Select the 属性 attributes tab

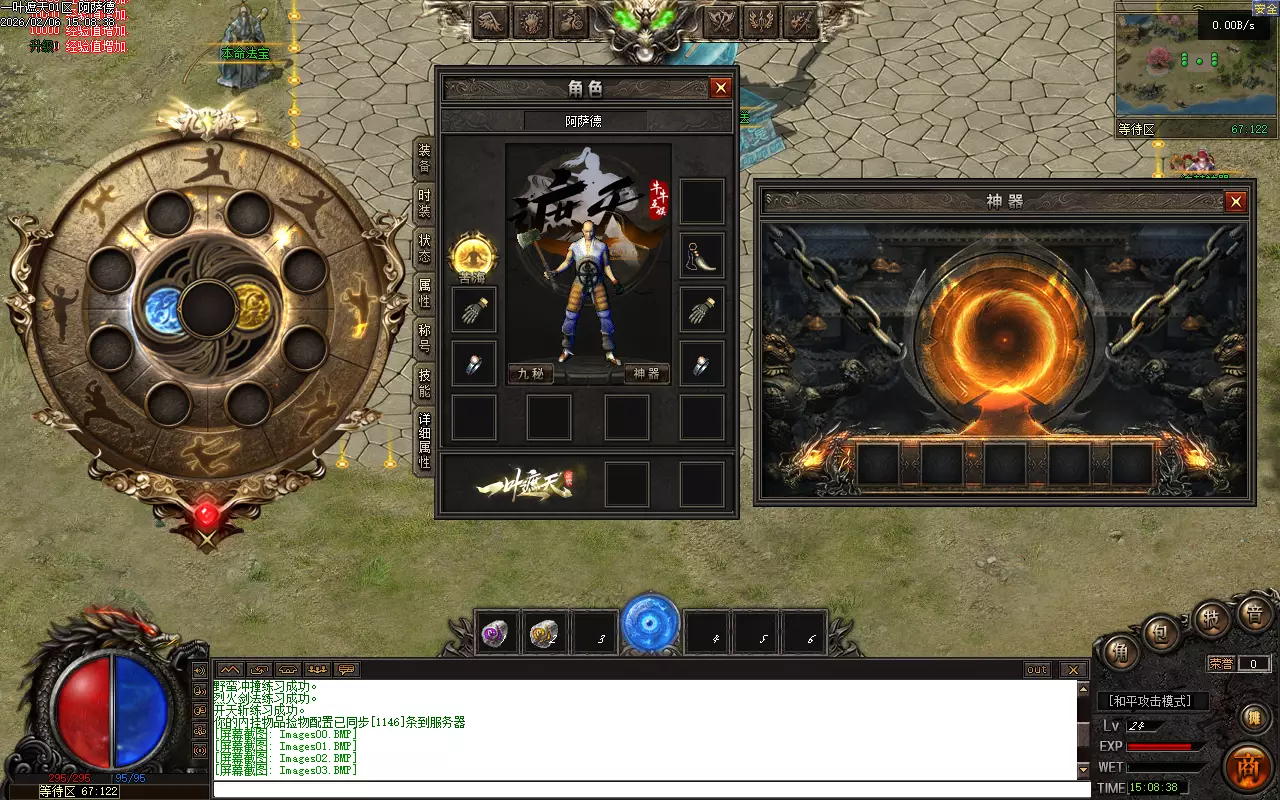click(x=425, y=293)
